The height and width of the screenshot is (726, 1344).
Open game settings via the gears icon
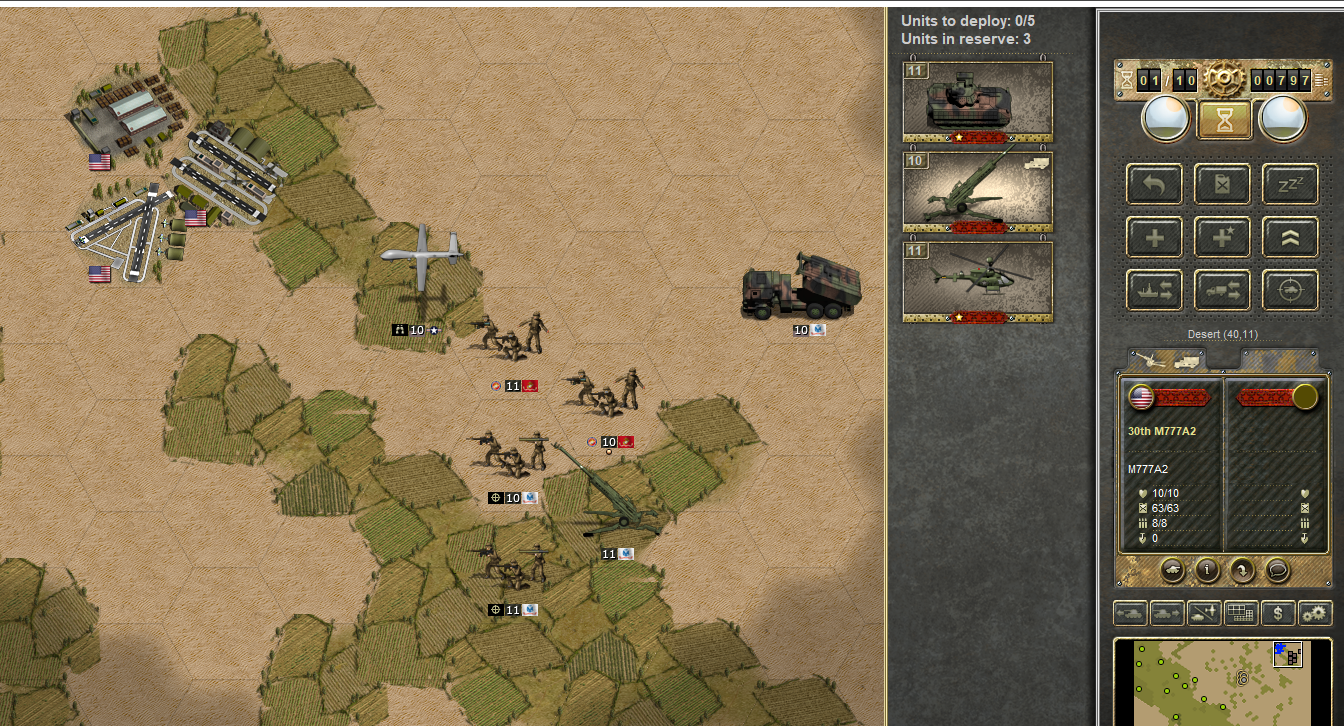[x=1315, y=613]
